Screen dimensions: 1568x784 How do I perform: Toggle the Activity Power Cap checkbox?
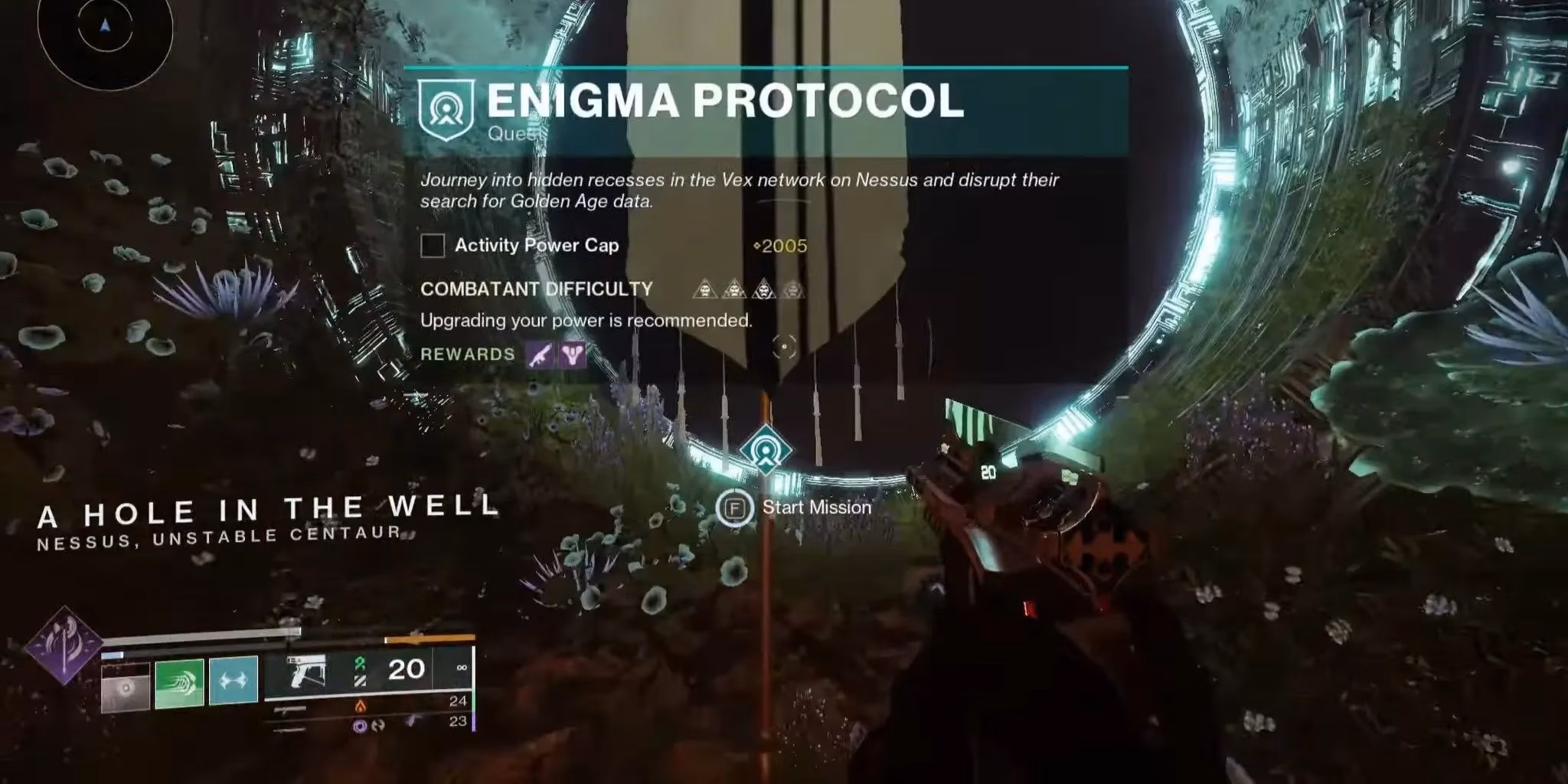point(433,246)
